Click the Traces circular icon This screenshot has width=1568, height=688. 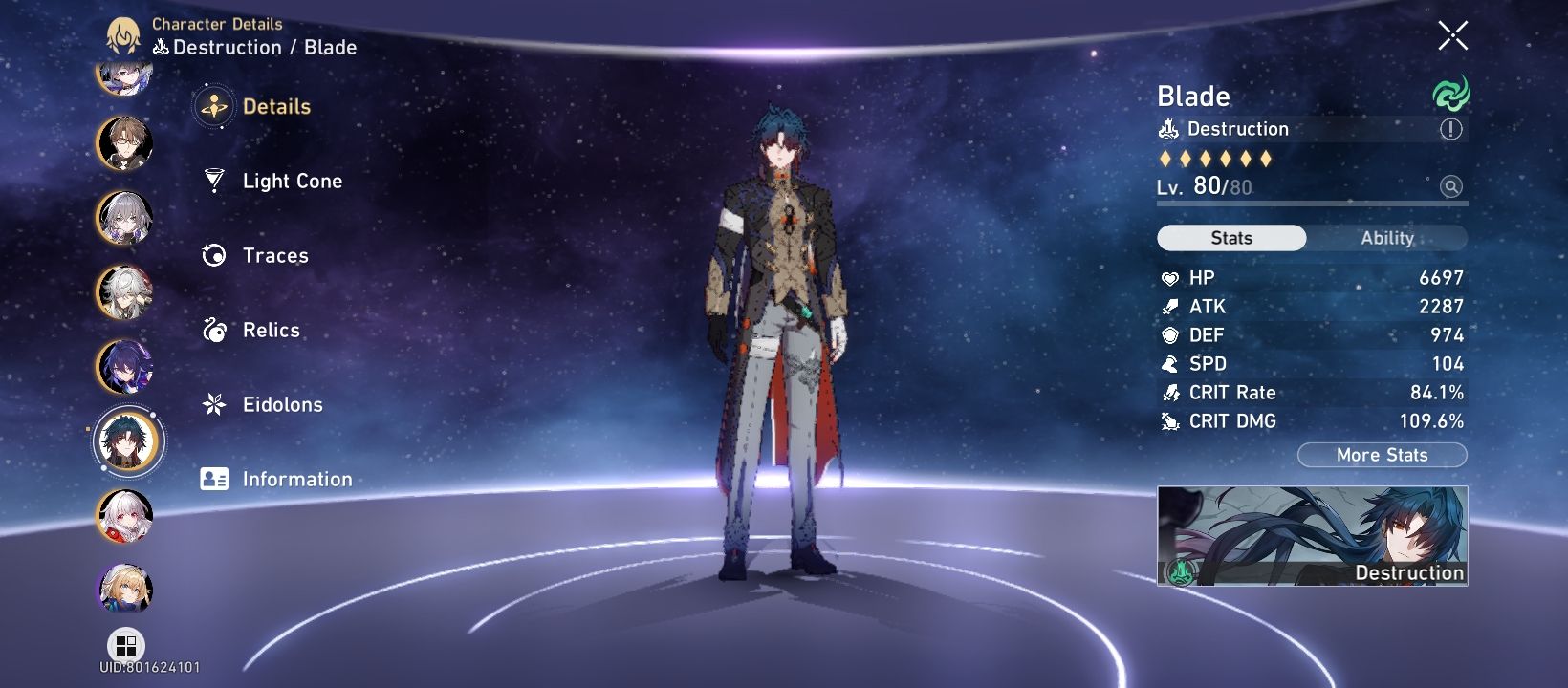[x=212, y=255]
